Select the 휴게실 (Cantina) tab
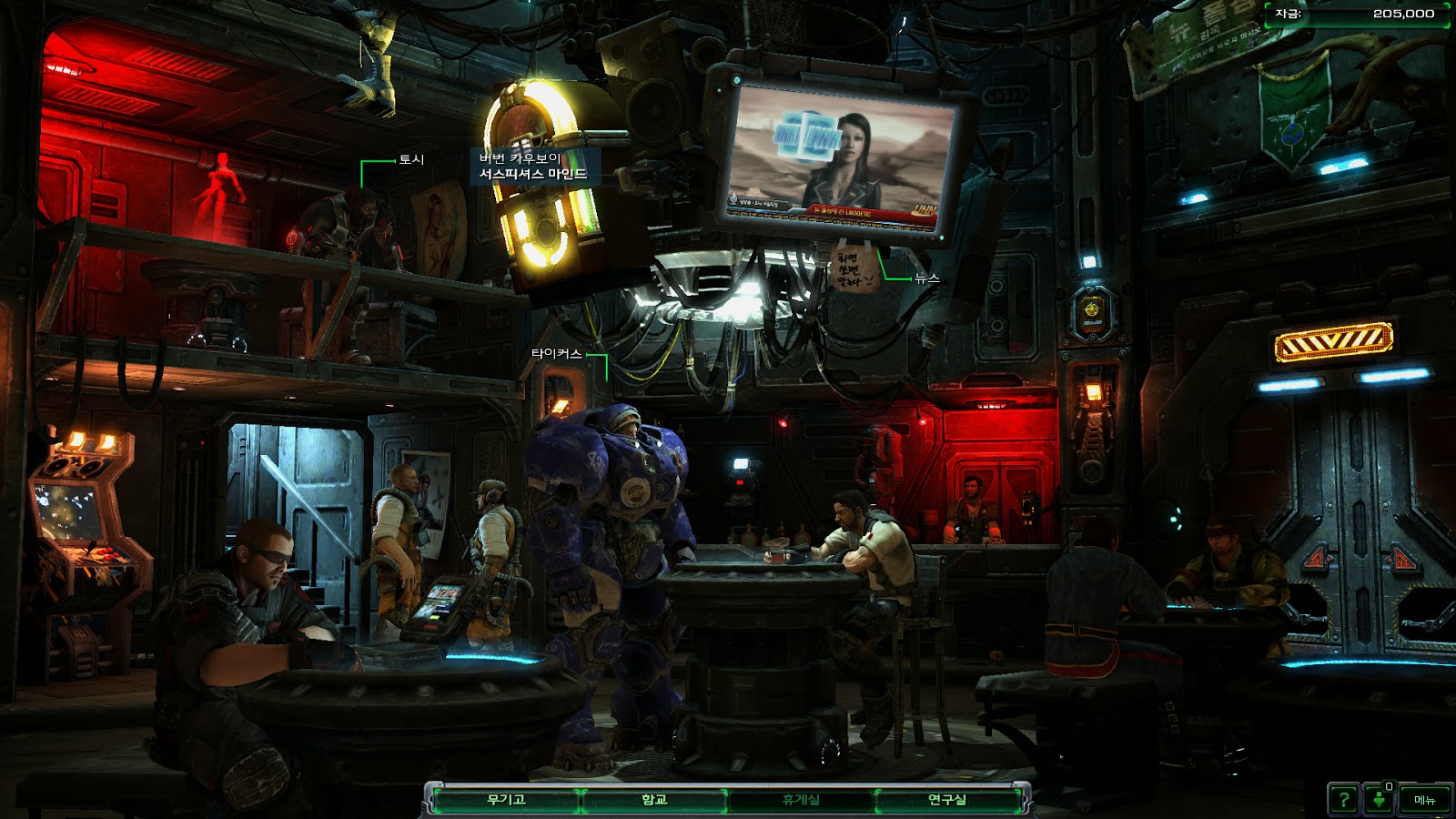 tap(801, 800)
